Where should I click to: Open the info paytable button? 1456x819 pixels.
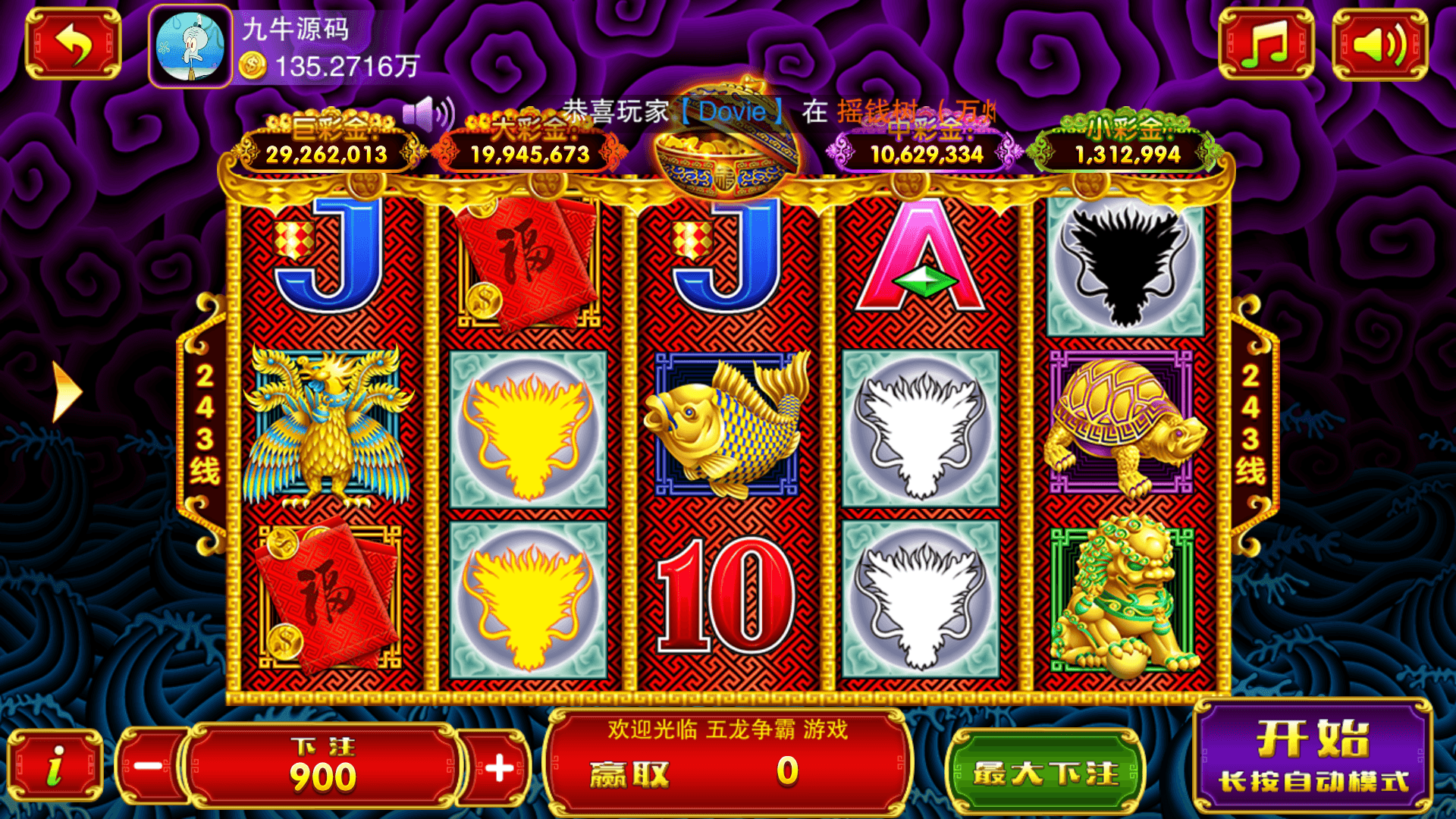tap(55, 766)
